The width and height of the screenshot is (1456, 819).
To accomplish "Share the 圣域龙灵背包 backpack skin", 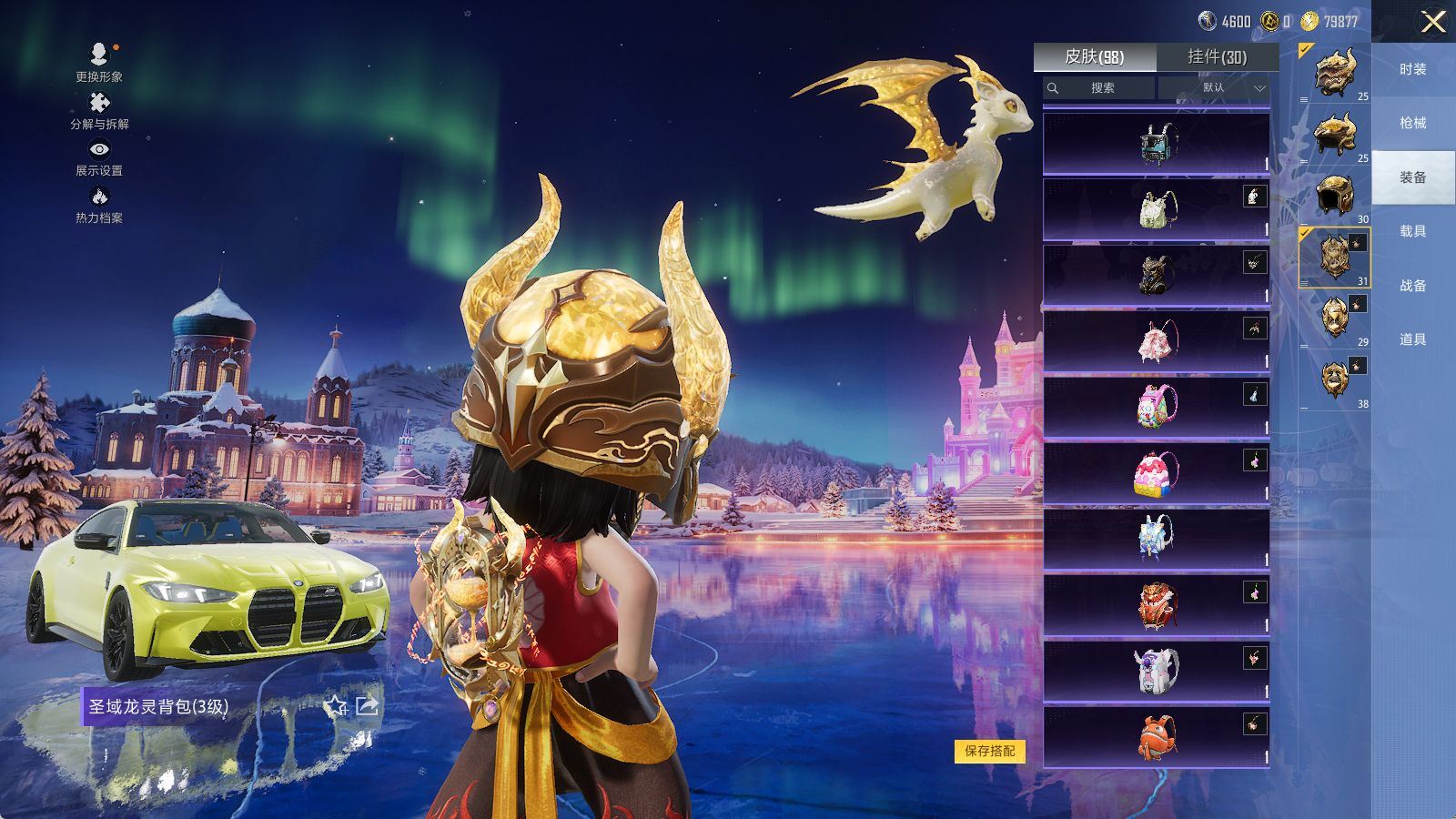I will tap(367, 706).
